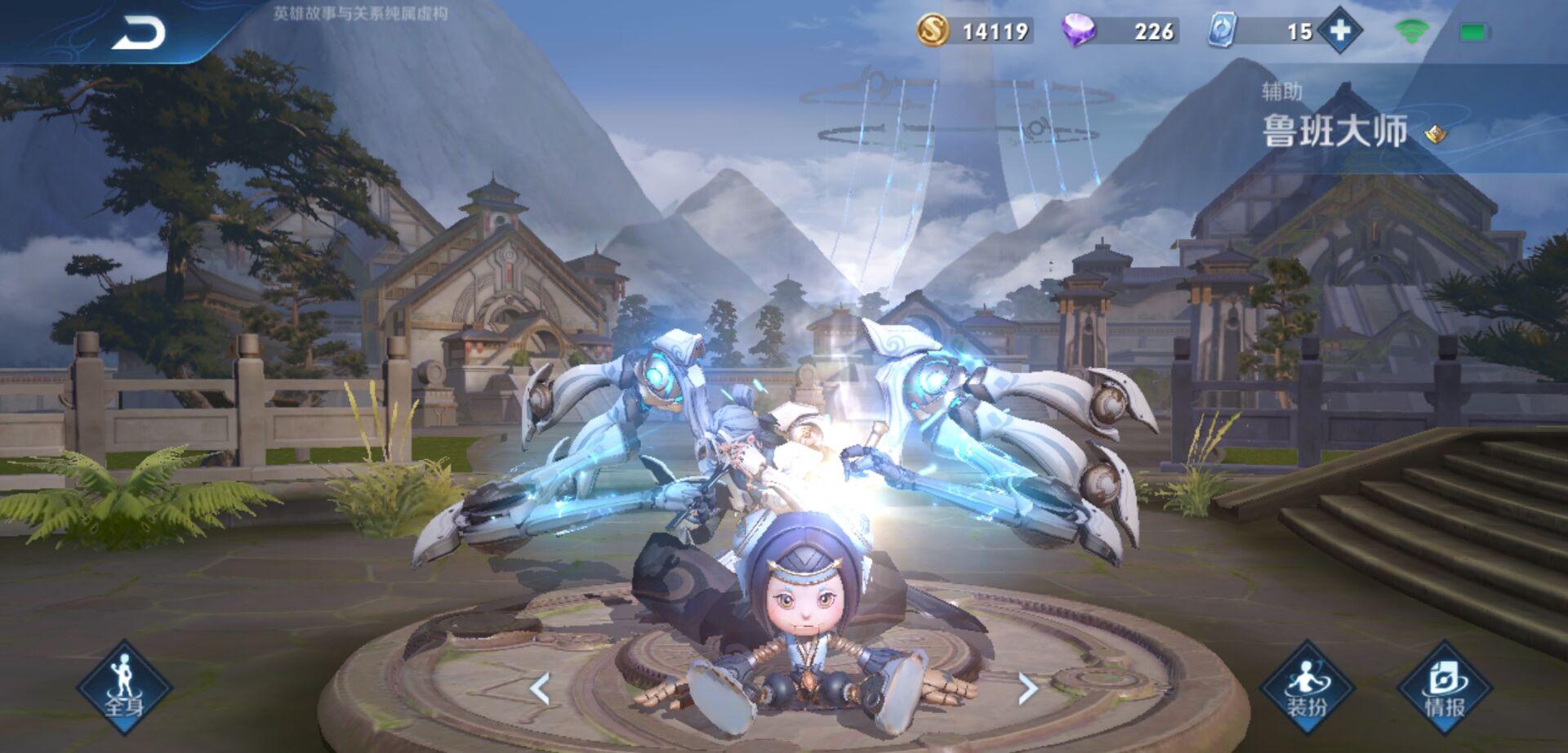Screen dimensions: 1568x753
Task: Go back using the return arrow
Action: [x=139, y=33]
